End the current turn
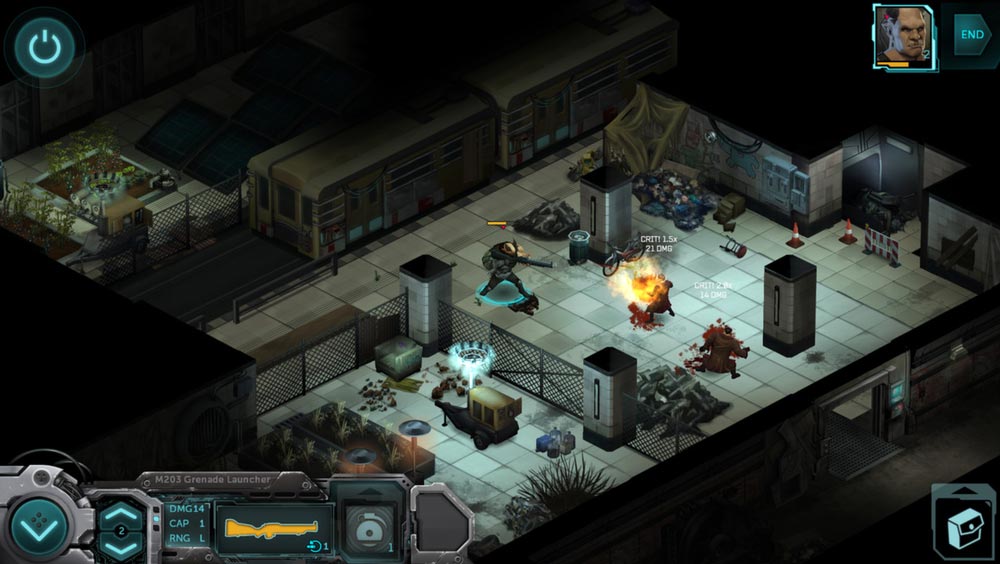This screenshot has width=1000, height=564. pos(971,35)
